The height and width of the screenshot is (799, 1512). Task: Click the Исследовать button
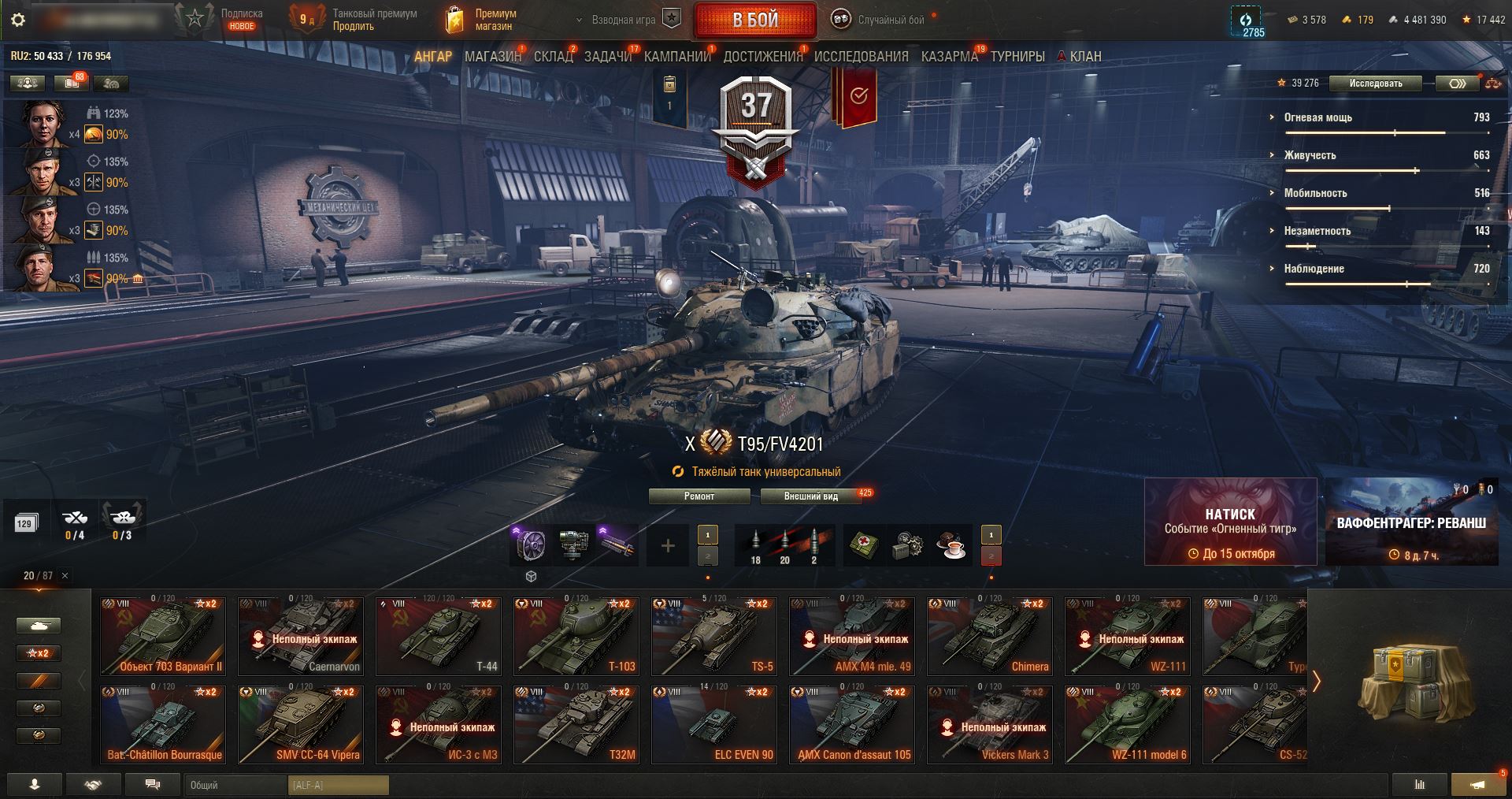[1376, 84]
